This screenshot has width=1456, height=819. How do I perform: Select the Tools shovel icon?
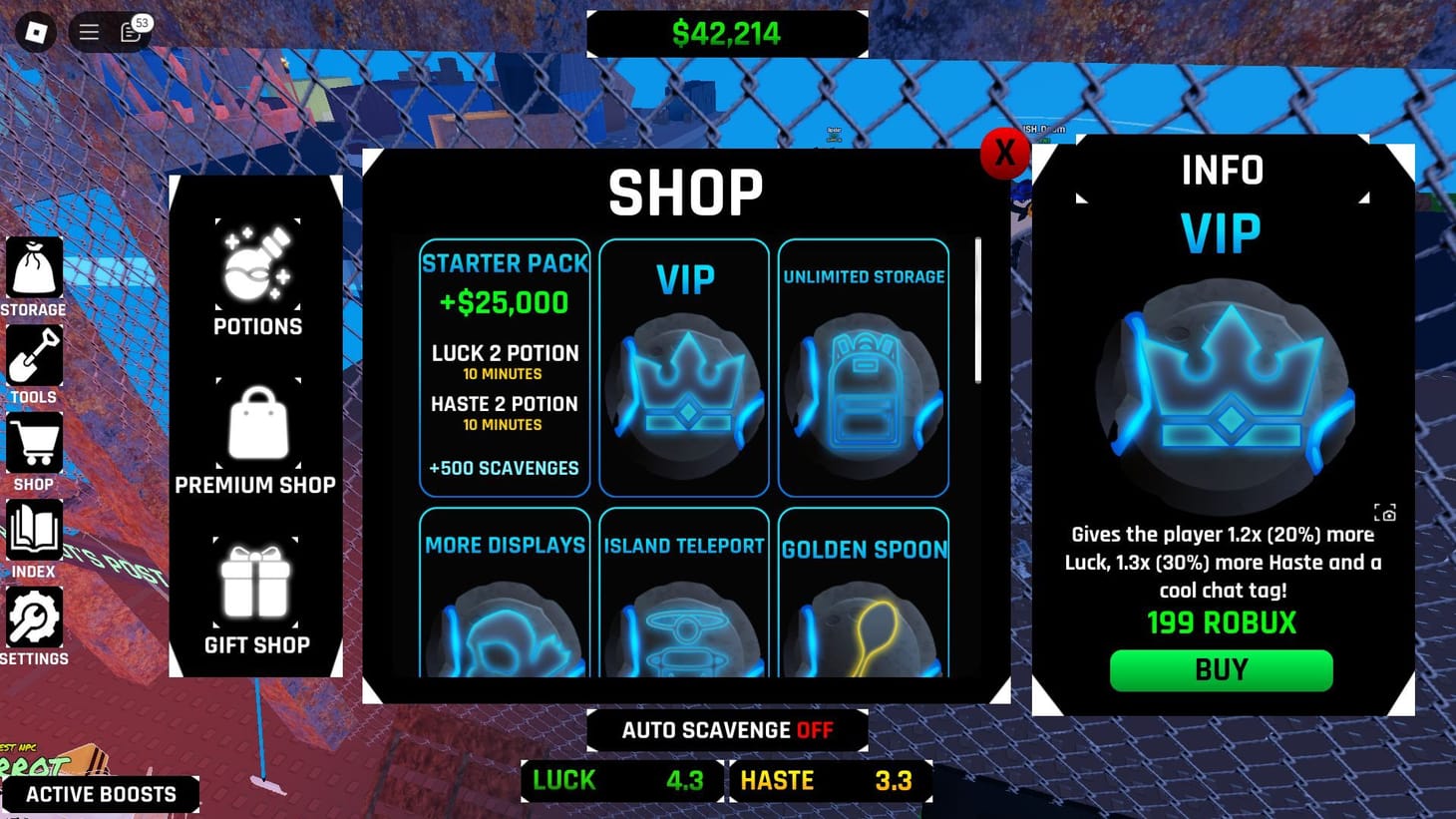(x=35, y=354)
